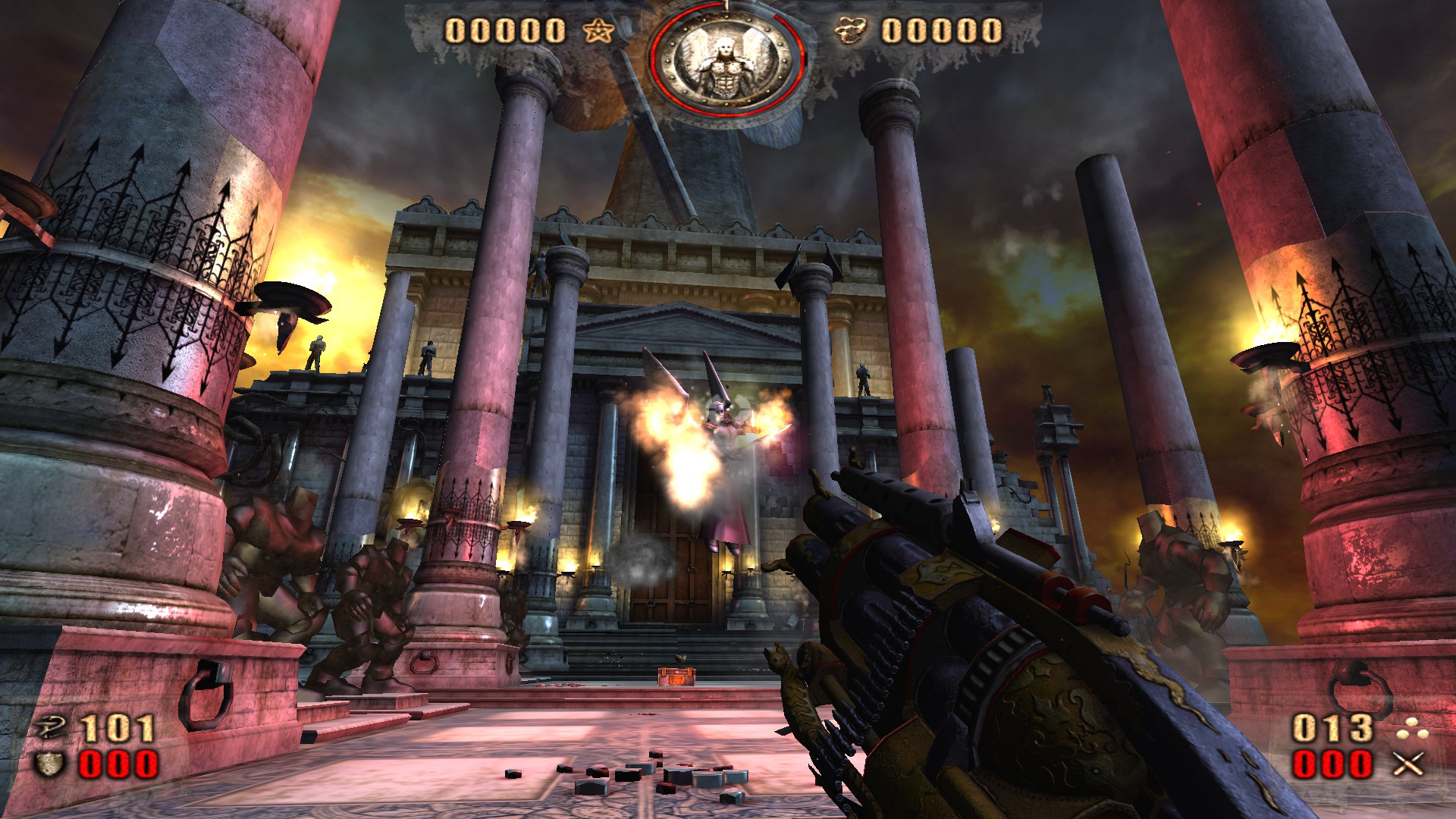
Task: Click the three-dot shell ammo icon
Action: pyautogui.click(x=1412, y=729)
